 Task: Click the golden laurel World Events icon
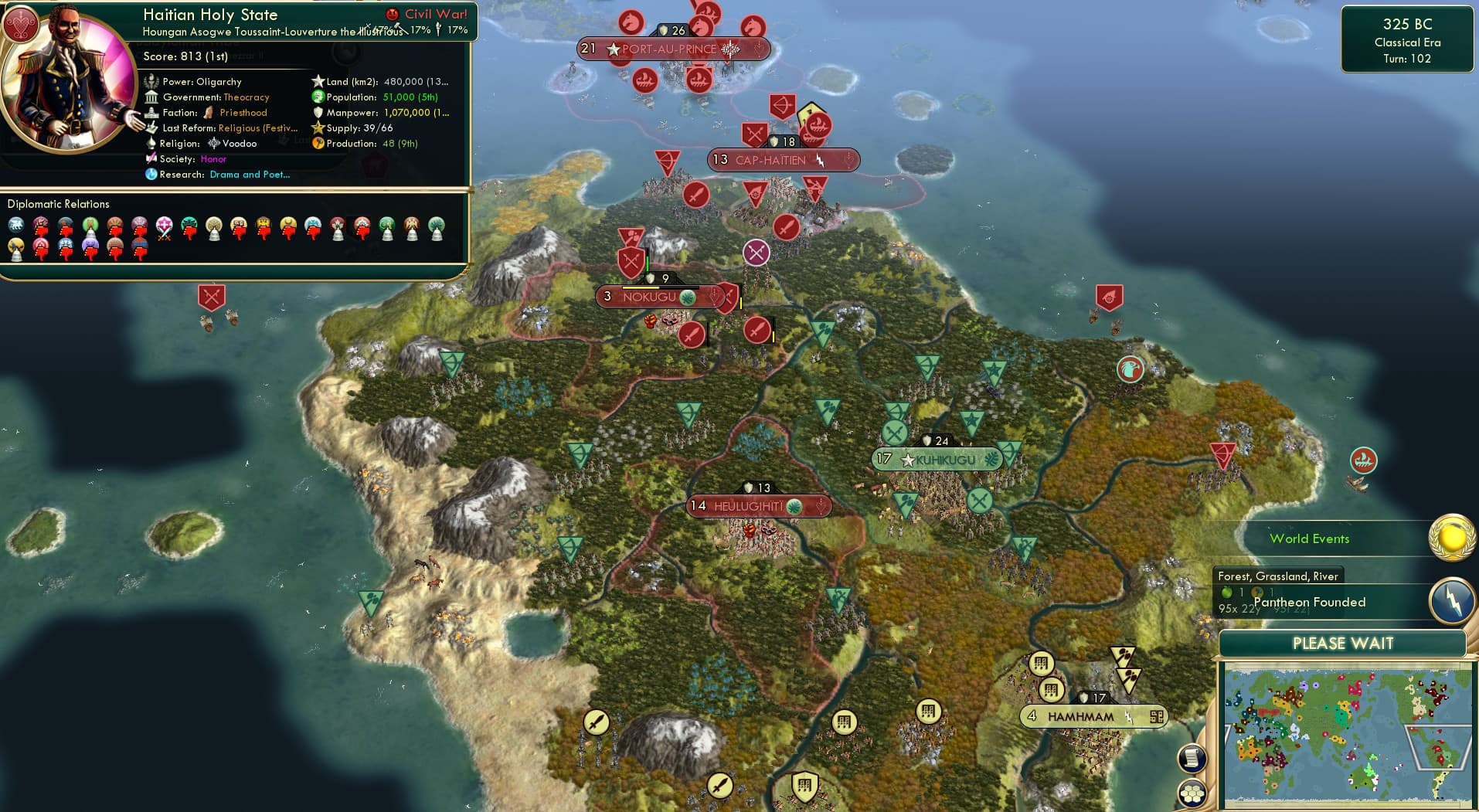pos(1450,536)
